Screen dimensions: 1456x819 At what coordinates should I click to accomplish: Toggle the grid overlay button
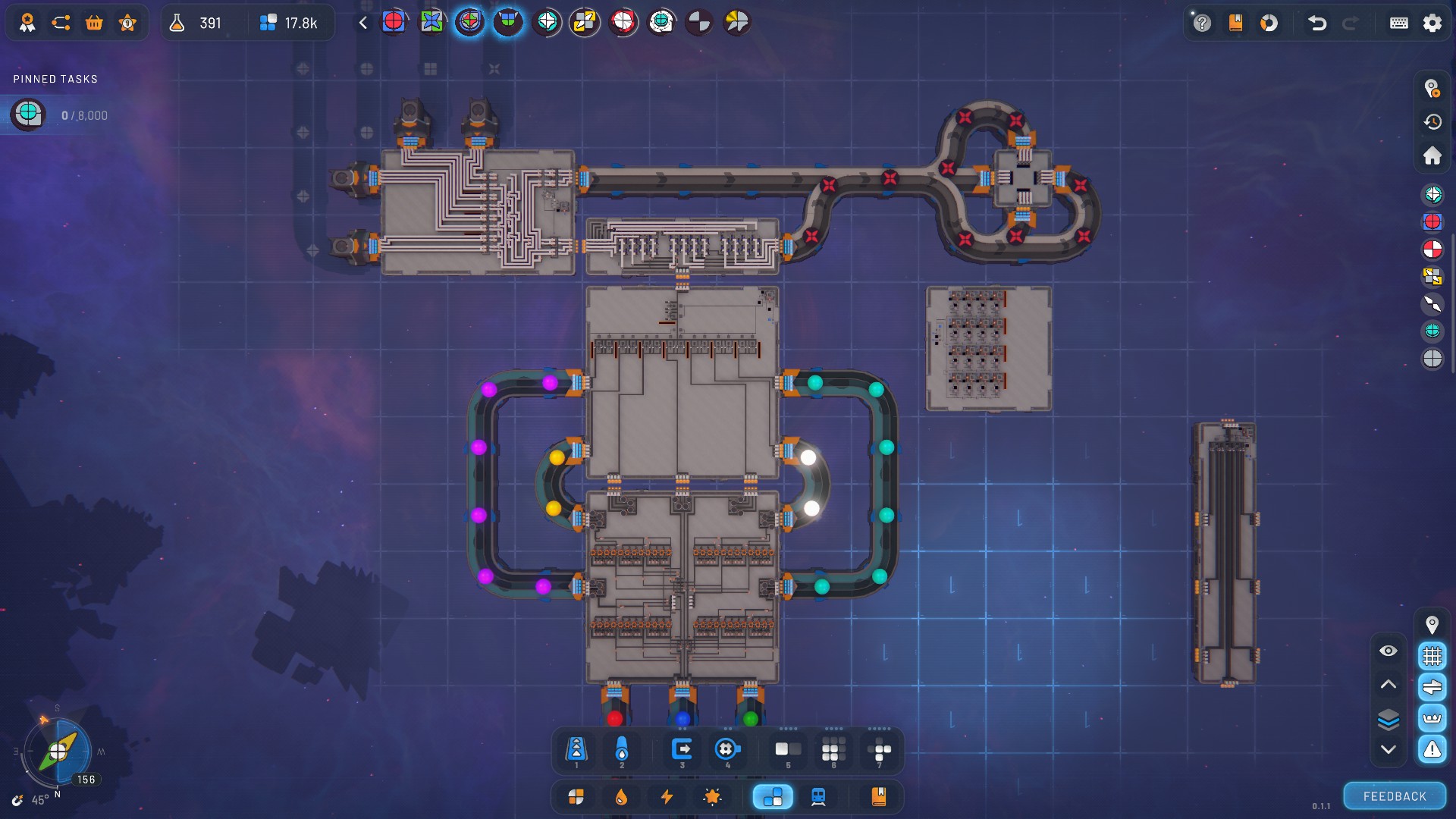(x=1432, y=655)
